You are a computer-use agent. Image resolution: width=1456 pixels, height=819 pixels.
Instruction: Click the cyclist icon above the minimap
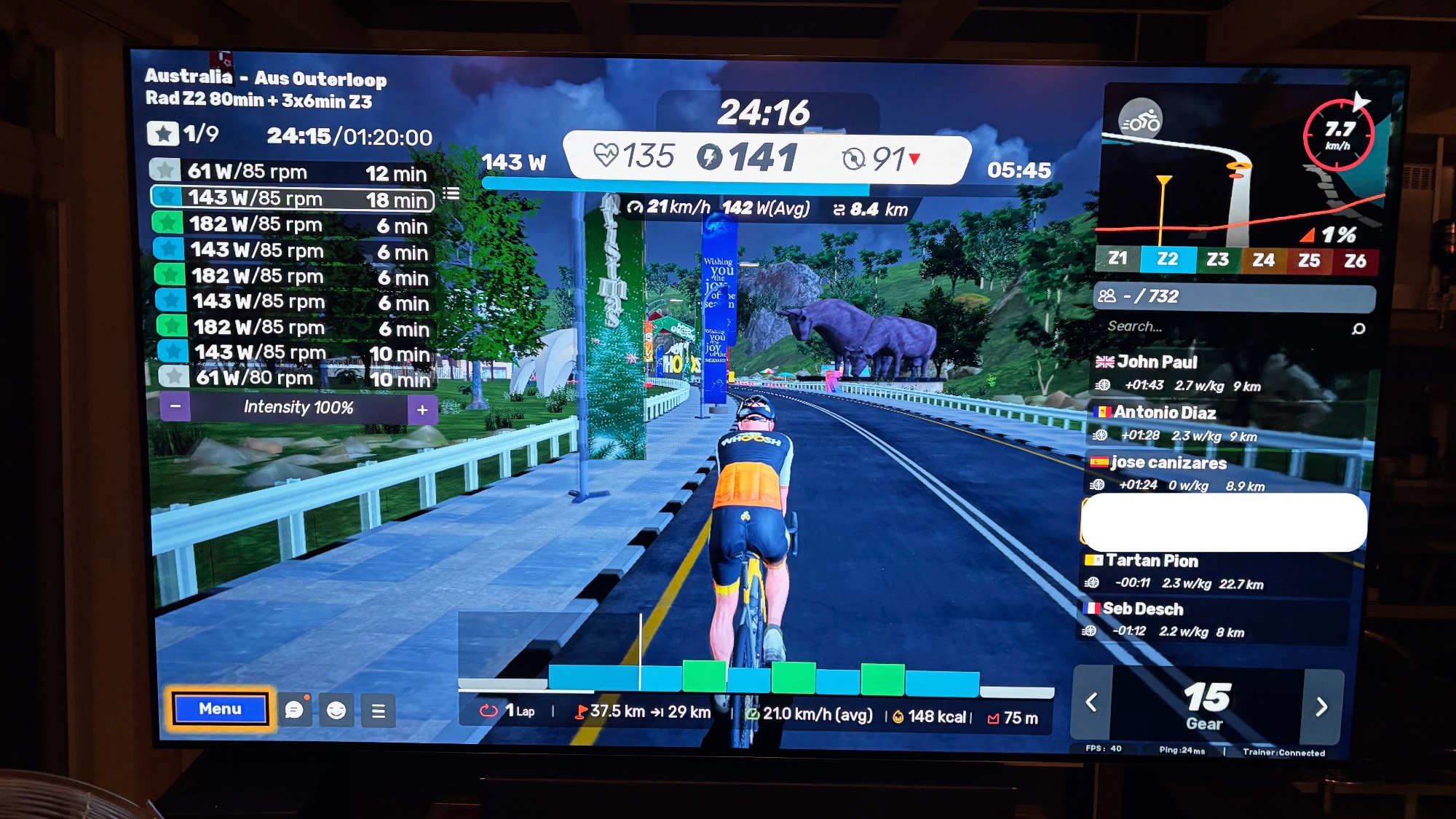(1140, 120)
